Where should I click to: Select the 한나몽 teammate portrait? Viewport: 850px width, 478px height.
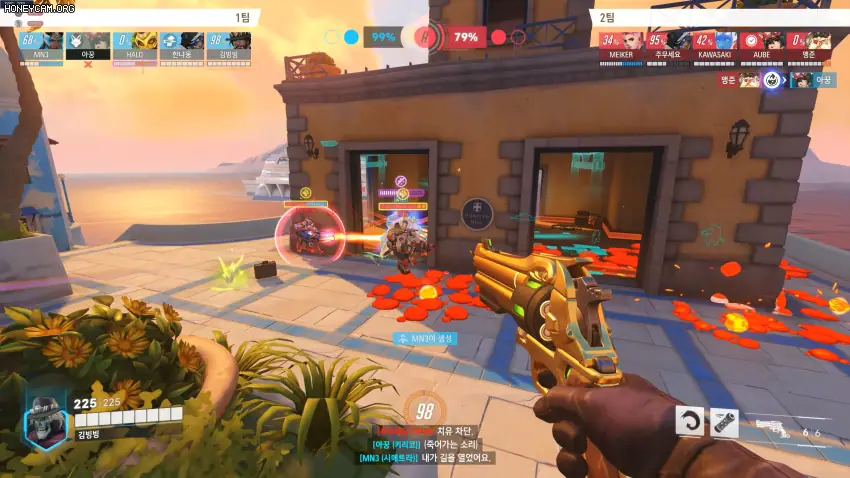192,41
